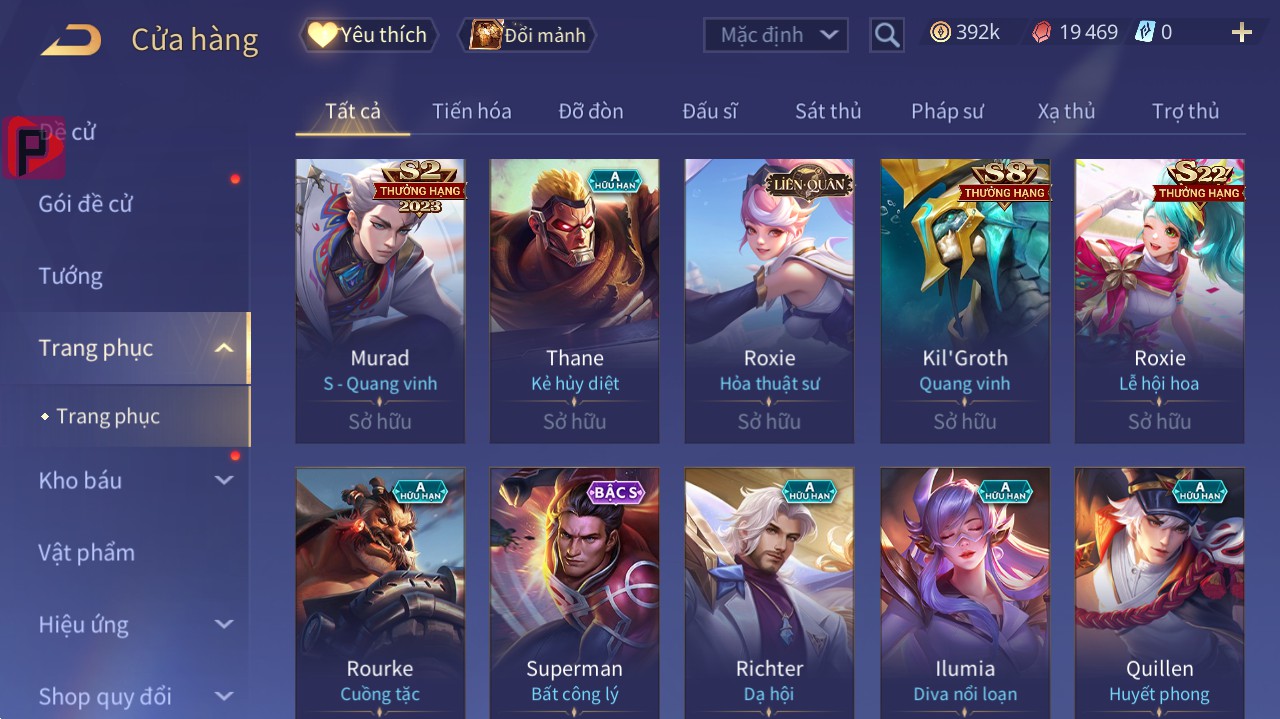Add currency with the plus button
Image resolution: width=1280 pixels, height=719 pixels.
coord(1241,33)
